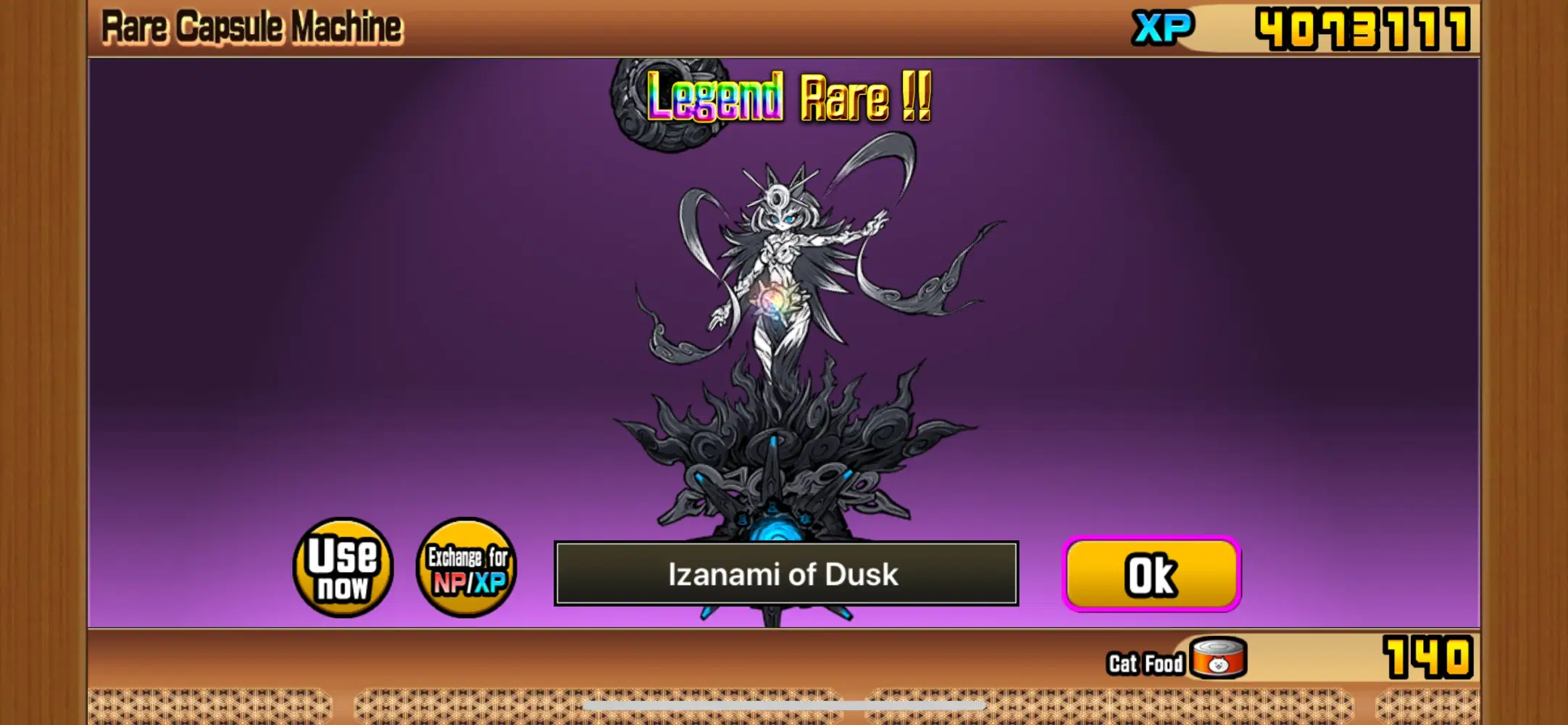Click the Legend Rare!! rarity banner

(x=786, y=101)
